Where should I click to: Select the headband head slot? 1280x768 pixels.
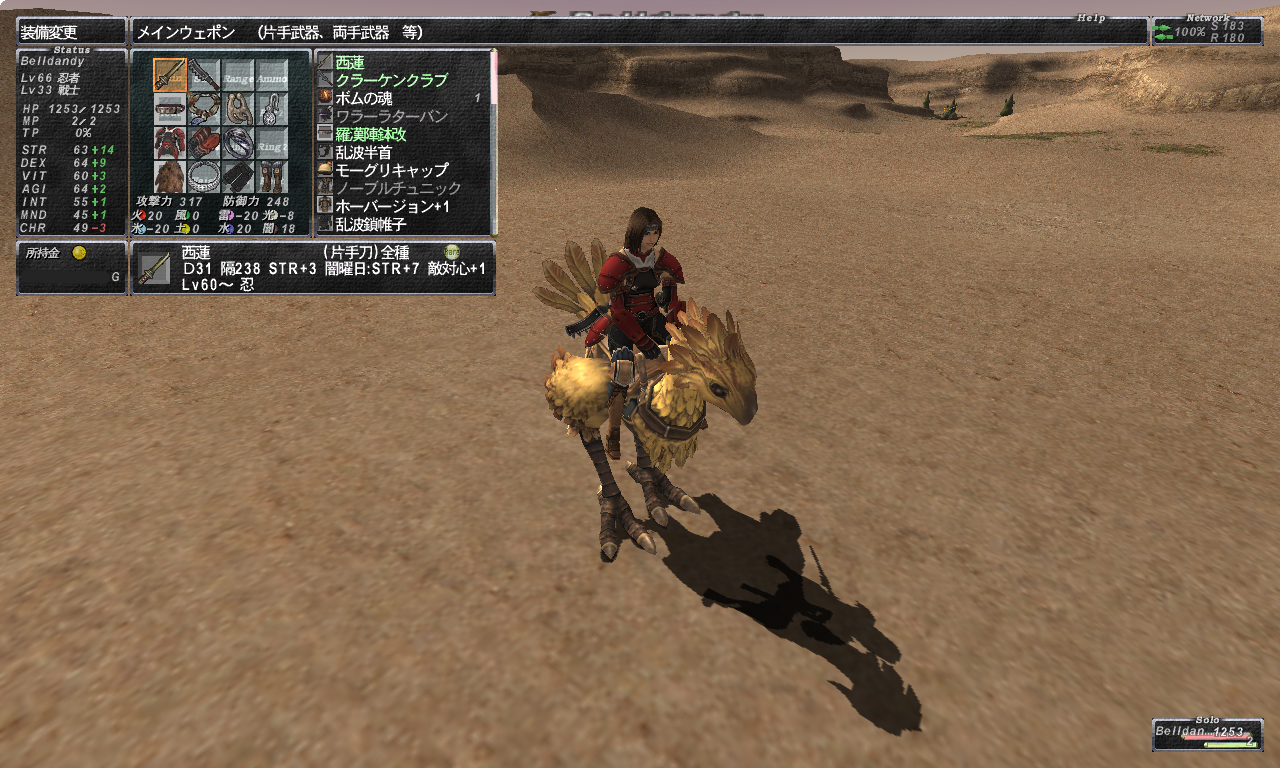(x=170, y=109)
